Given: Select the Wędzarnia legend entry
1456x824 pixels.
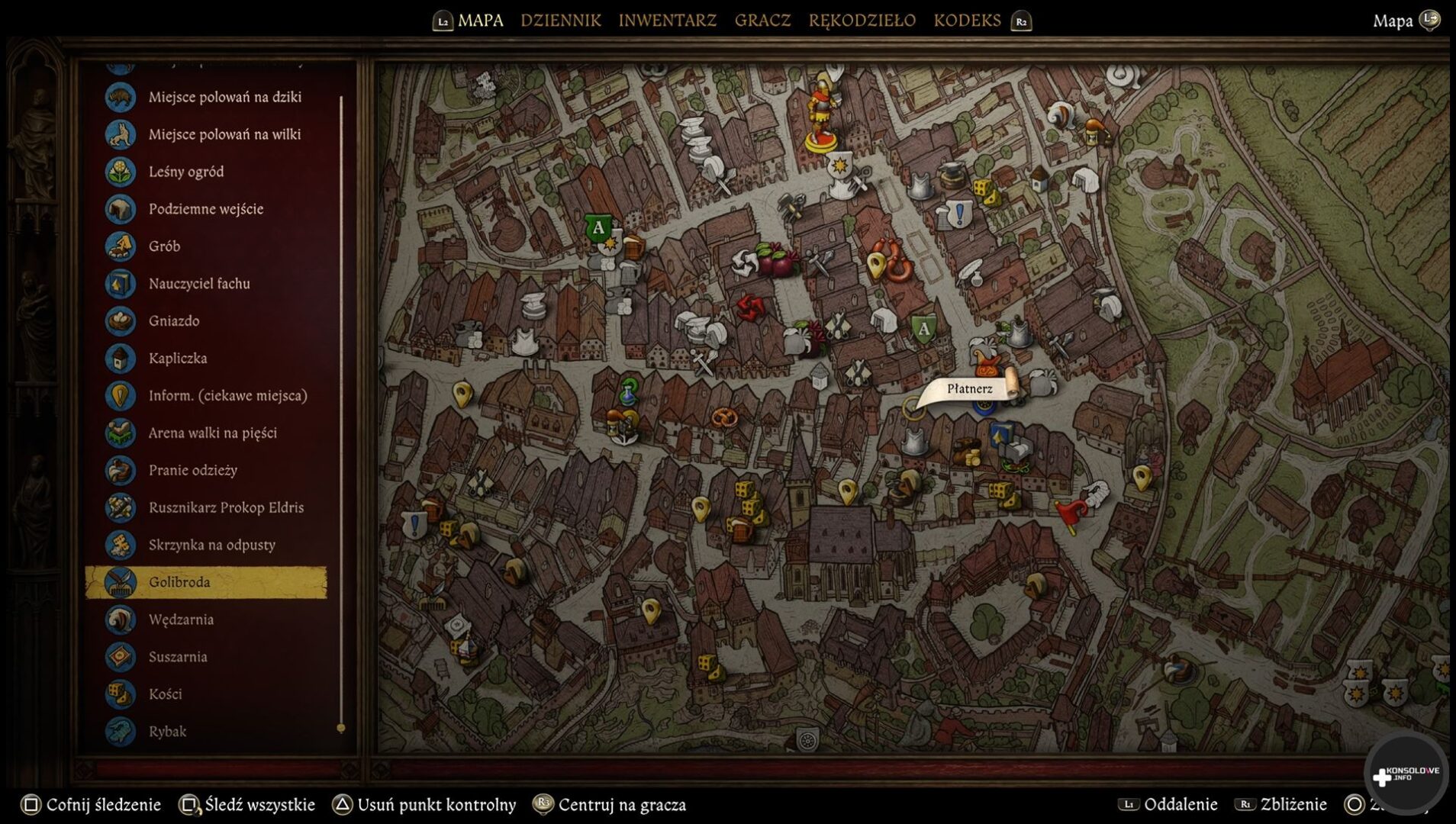Looking at the screenshot, I should tap(181, 620).
